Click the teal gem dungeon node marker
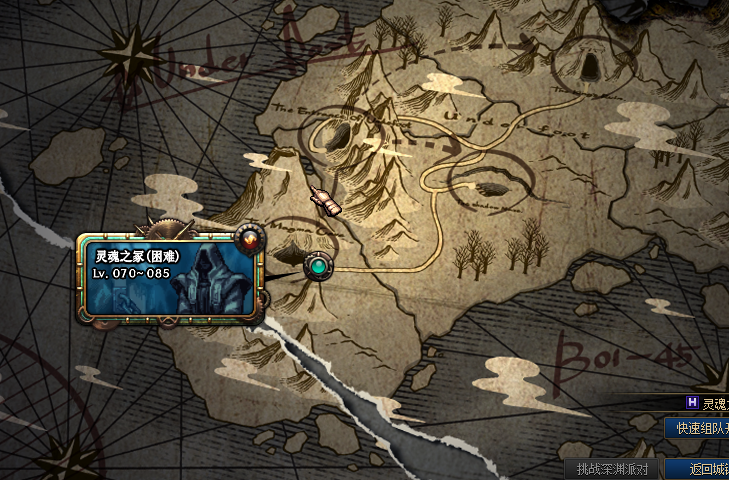 point(319,267)
